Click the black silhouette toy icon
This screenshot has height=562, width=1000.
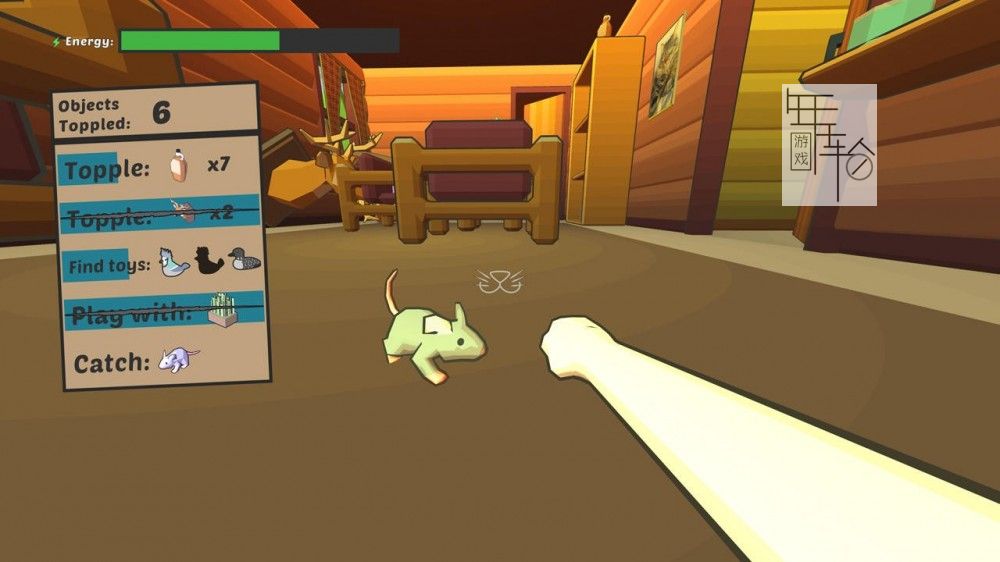(209, 262)
